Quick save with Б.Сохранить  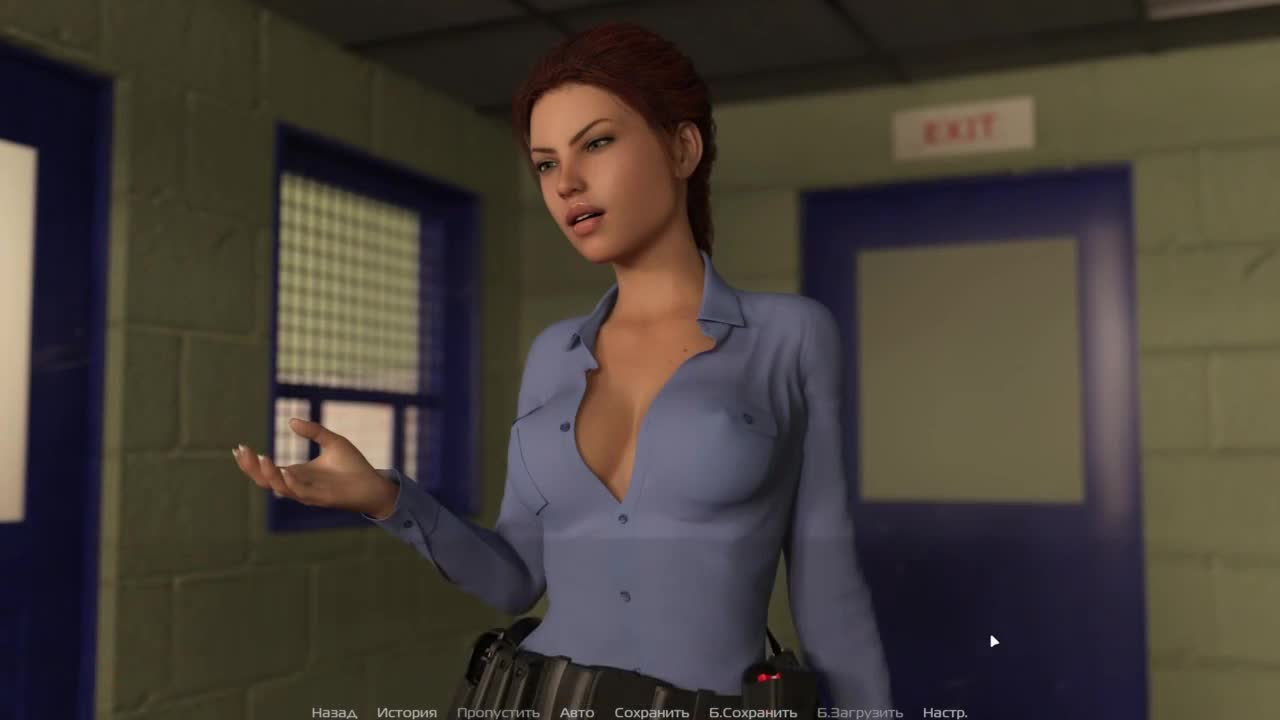coord(753,713)
